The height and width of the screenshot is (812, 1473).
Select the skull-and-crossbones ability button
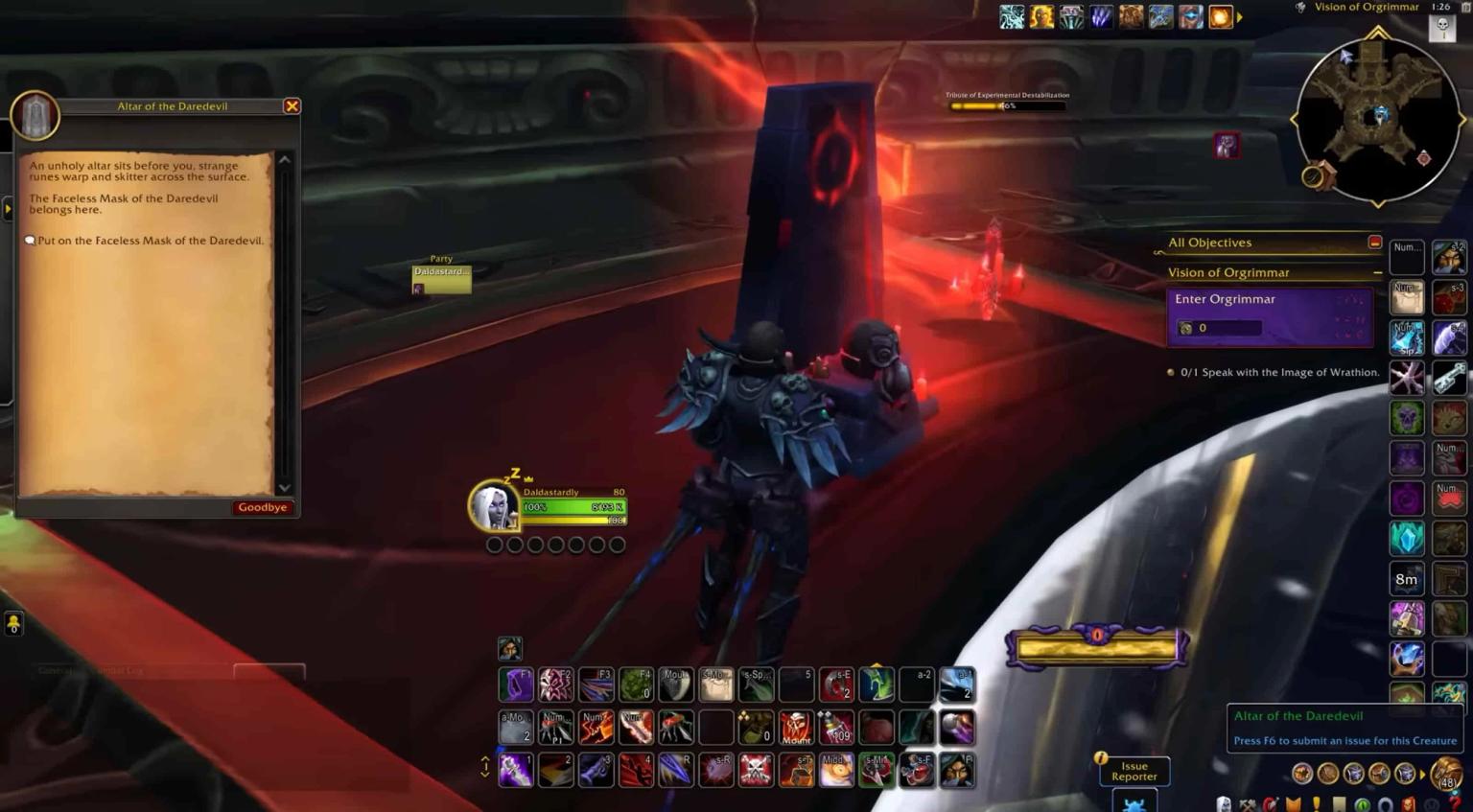coord(756,770)
